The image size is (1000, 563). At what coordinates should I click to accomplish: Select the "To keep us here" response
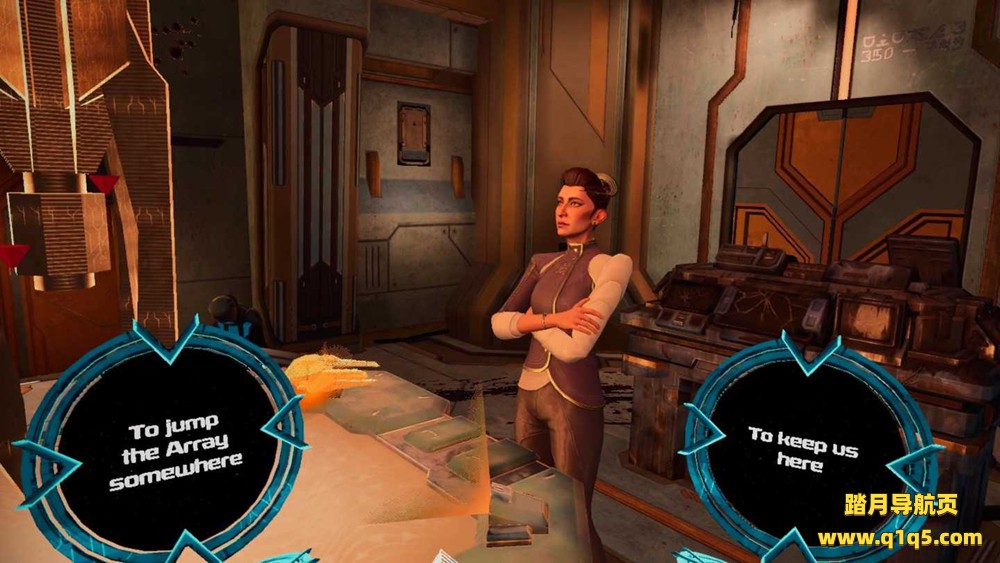[802, 449]
